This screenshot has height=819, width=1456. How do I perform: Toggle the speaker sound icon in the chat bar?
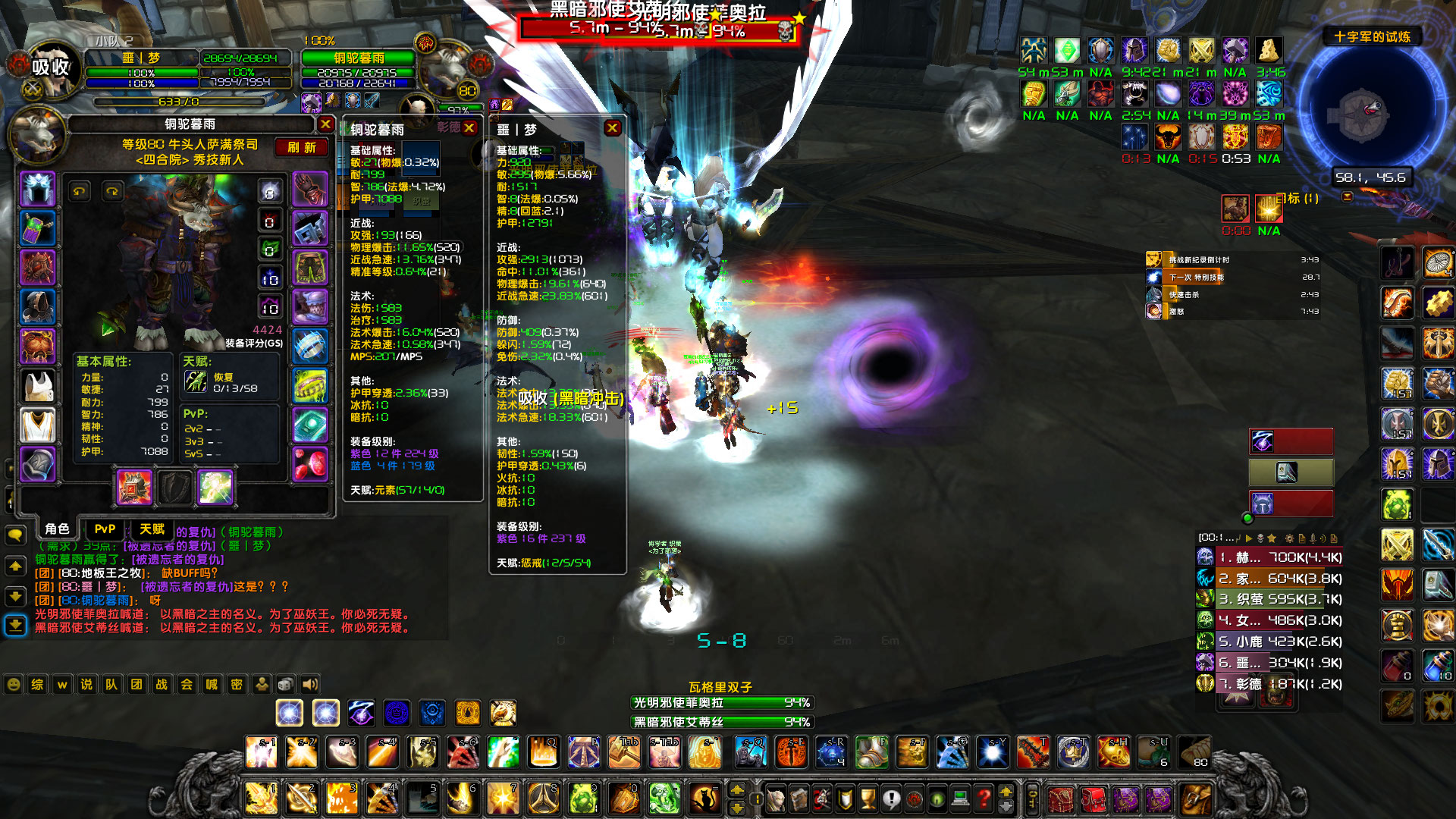(309, 684)
